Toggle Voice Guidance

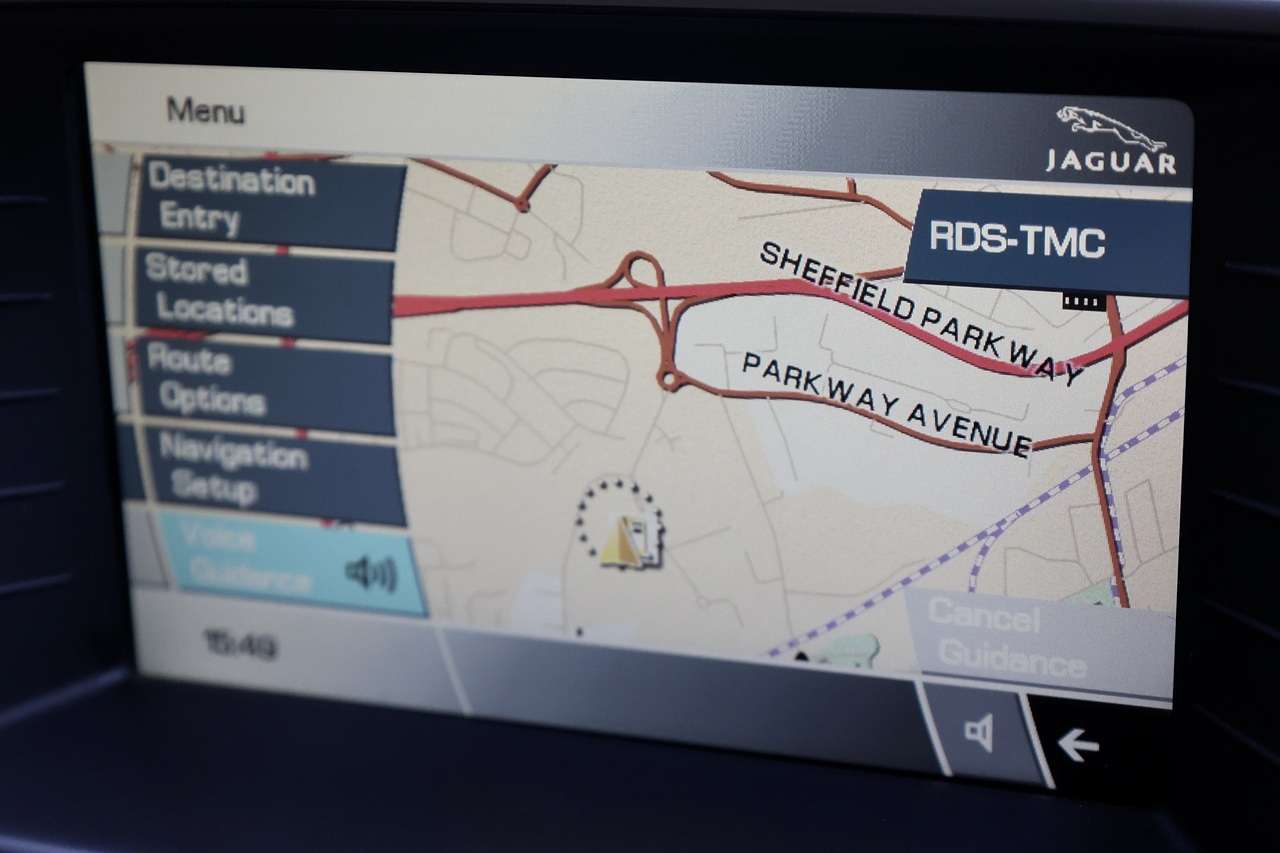(292, 567)
